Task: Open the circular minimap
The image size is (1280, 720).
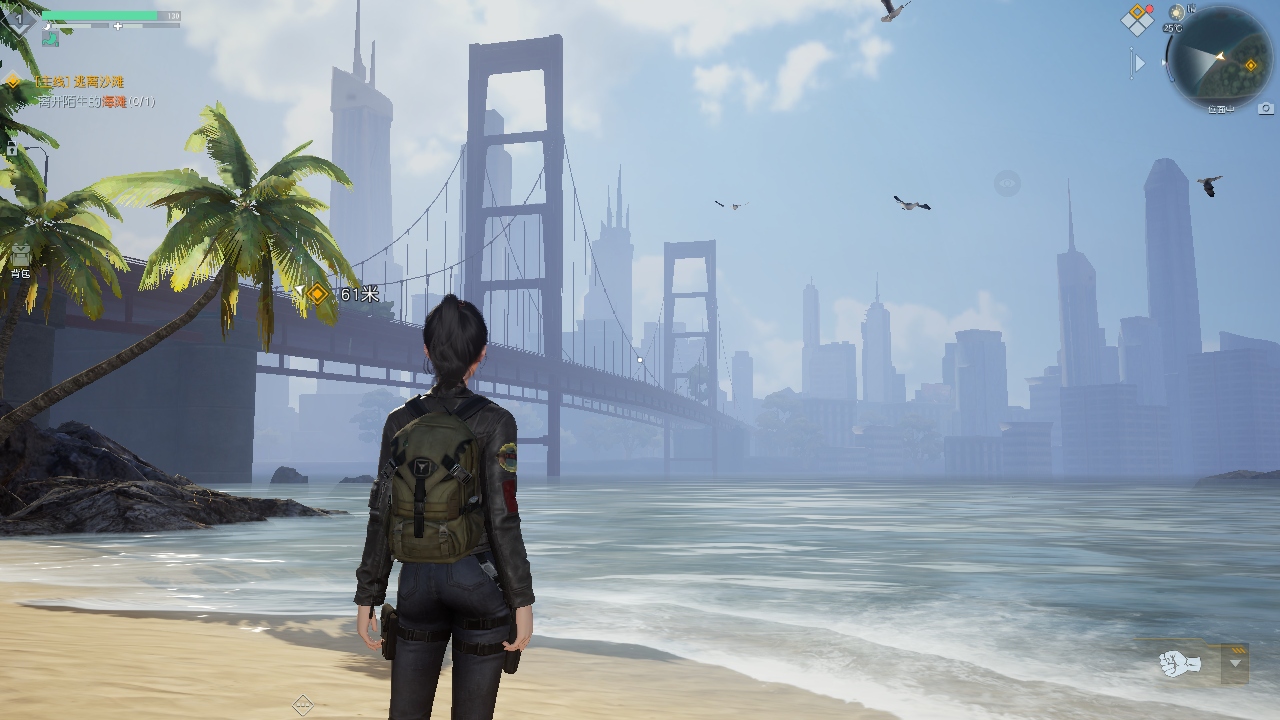Action: (1218, 57)
